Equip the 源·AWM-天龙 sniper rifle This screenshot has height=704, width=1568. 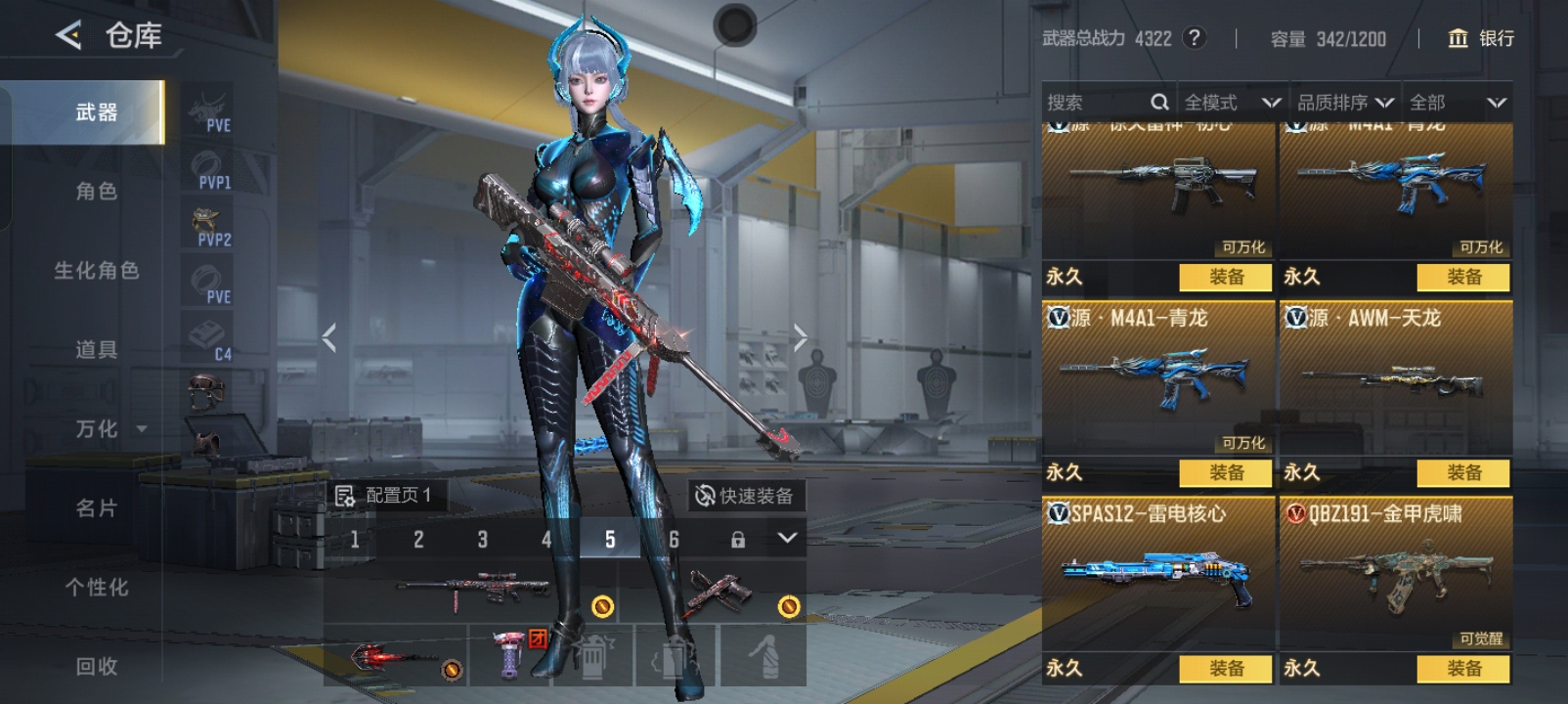click(1463, 473)
